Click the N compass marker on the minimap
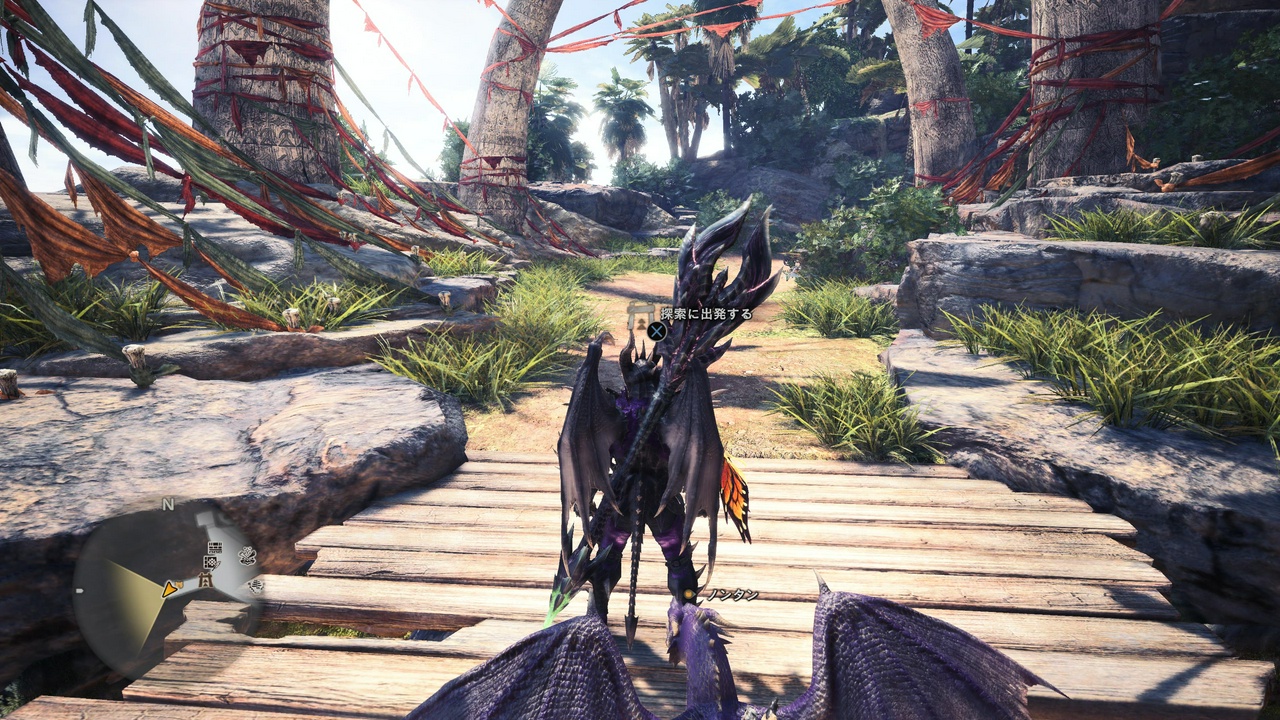Image resolution: width=1280 pixels, height=720 pixels. (168, 504)
